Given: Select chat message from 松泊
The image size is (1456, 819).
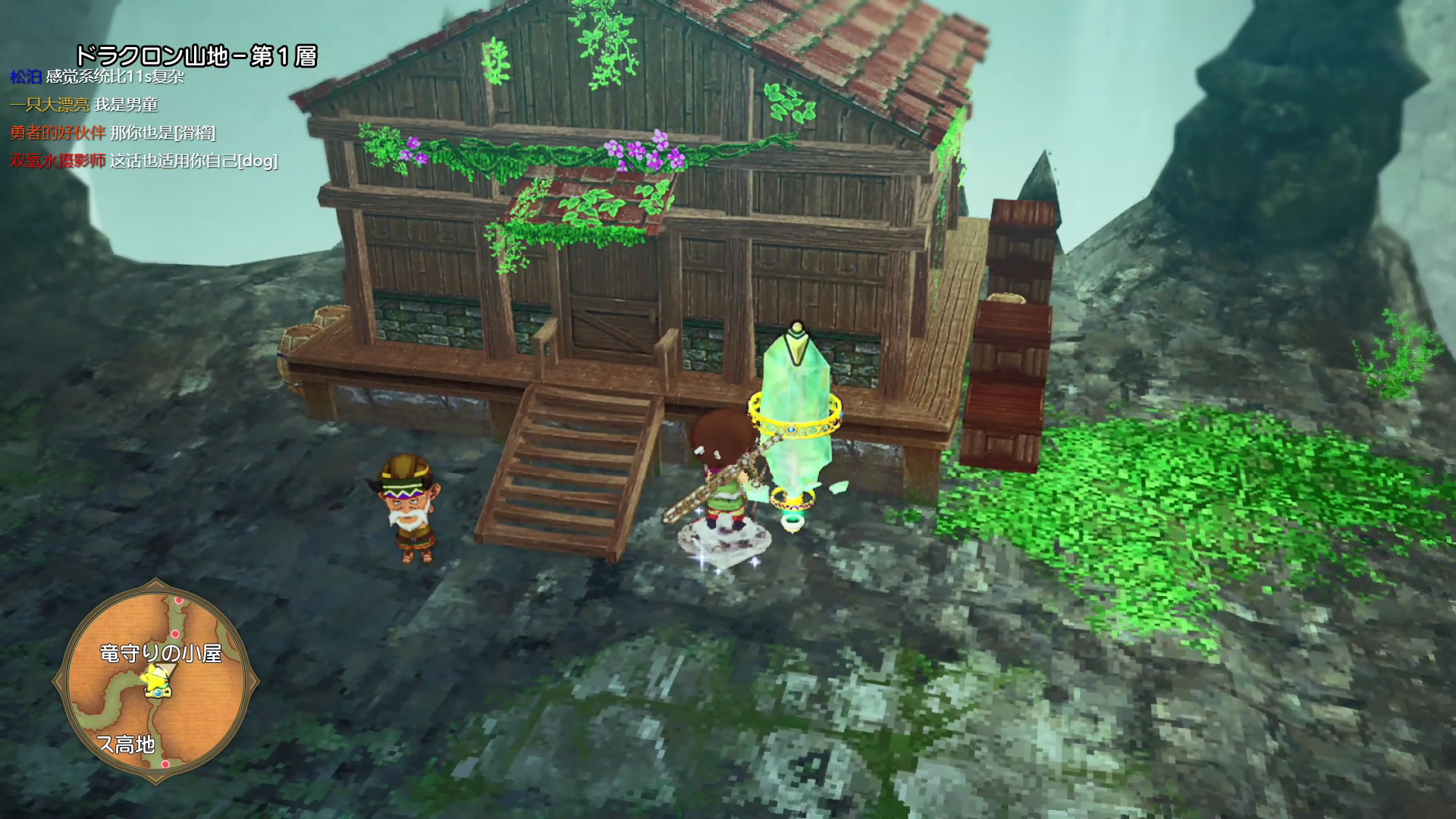Looking at the screenshot, I should (x=97, y=77).
